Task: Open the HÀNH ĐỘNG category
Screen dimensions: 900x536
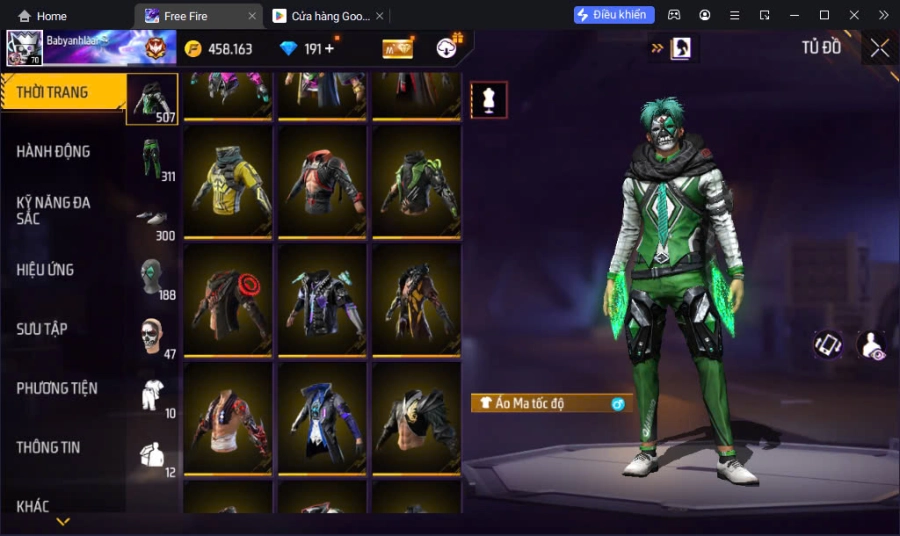Action: (x=54, y=152)
